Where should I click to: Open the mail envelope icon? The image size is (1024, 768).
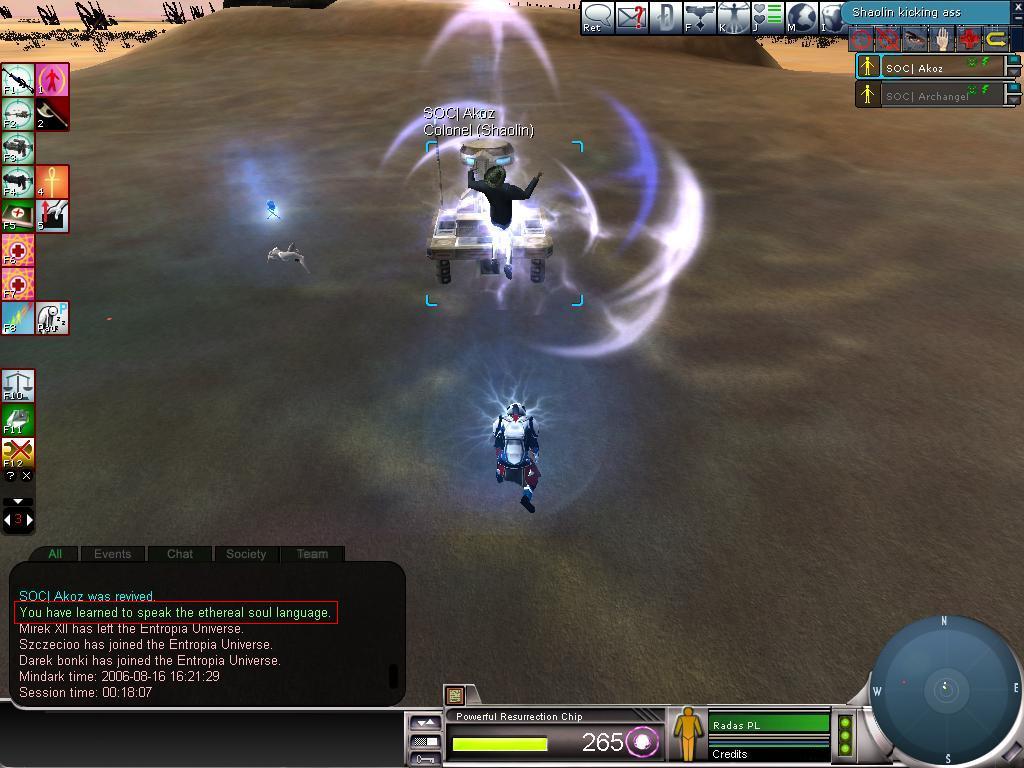(x=632, y=17)
